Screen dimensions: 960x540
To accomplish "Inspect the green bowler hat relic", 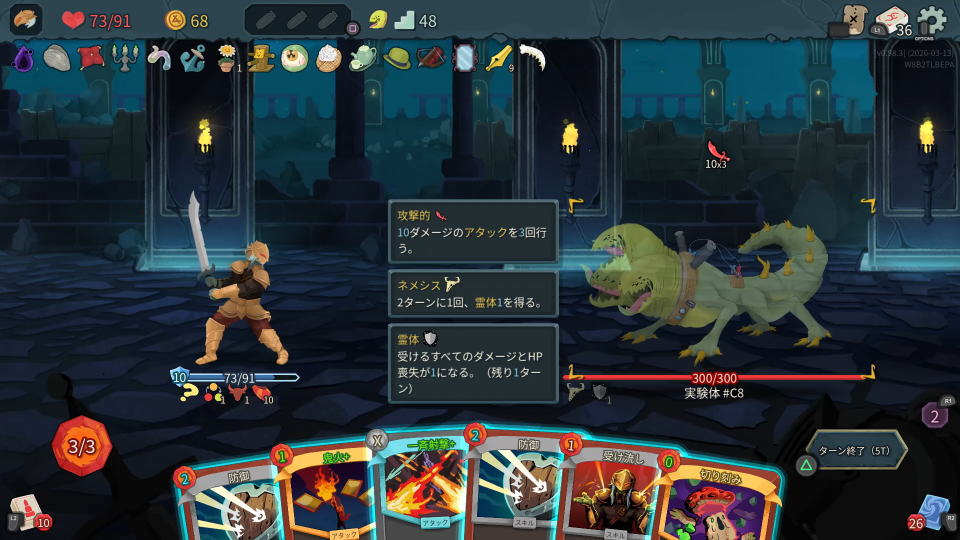I will (x=397, y=59).
